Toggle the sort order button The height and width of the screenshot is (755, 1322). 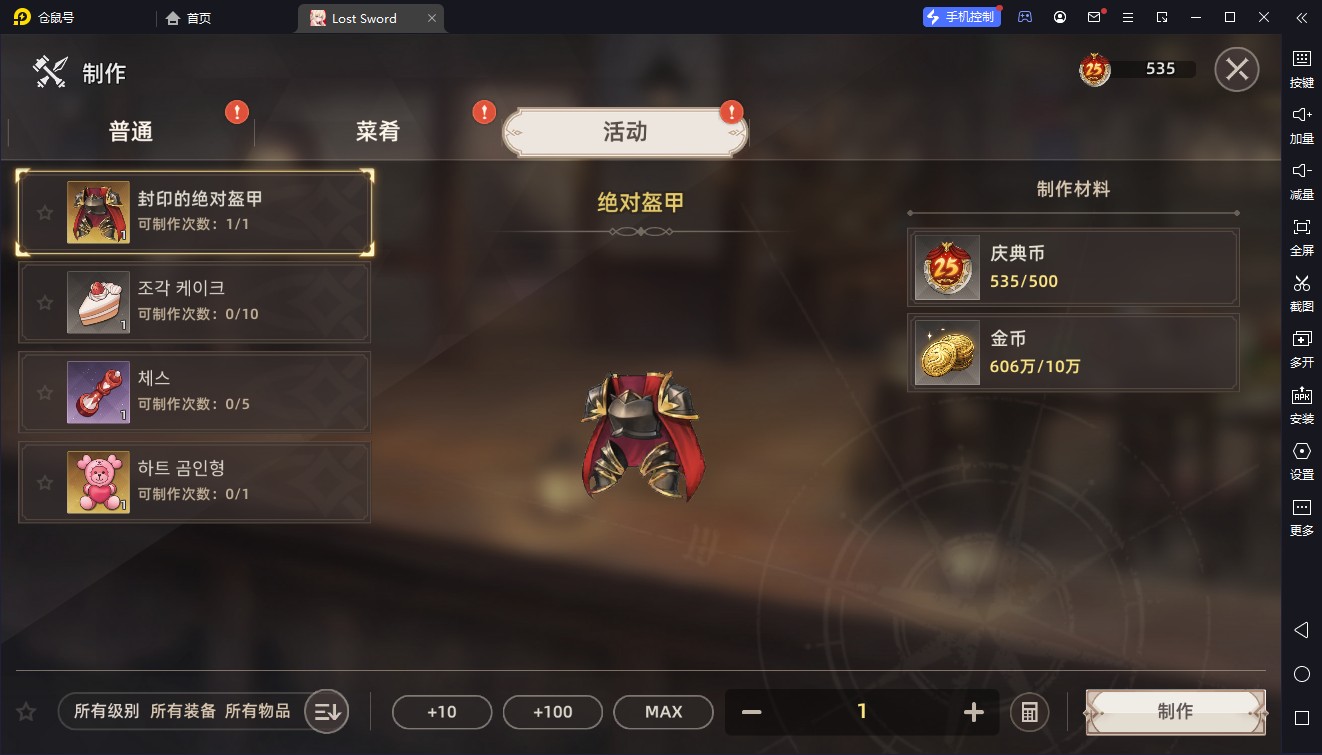327,712
